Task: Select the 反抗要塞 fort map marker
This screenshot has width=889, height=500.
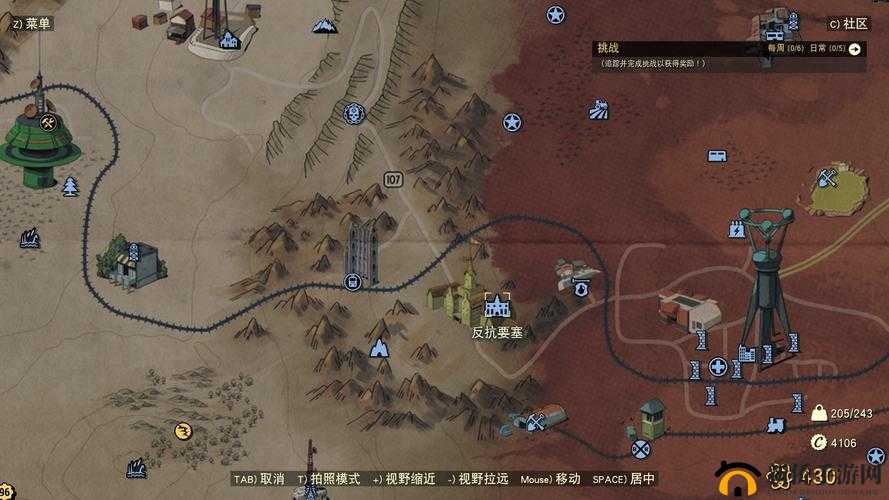Action: click(x=497, y=304)
